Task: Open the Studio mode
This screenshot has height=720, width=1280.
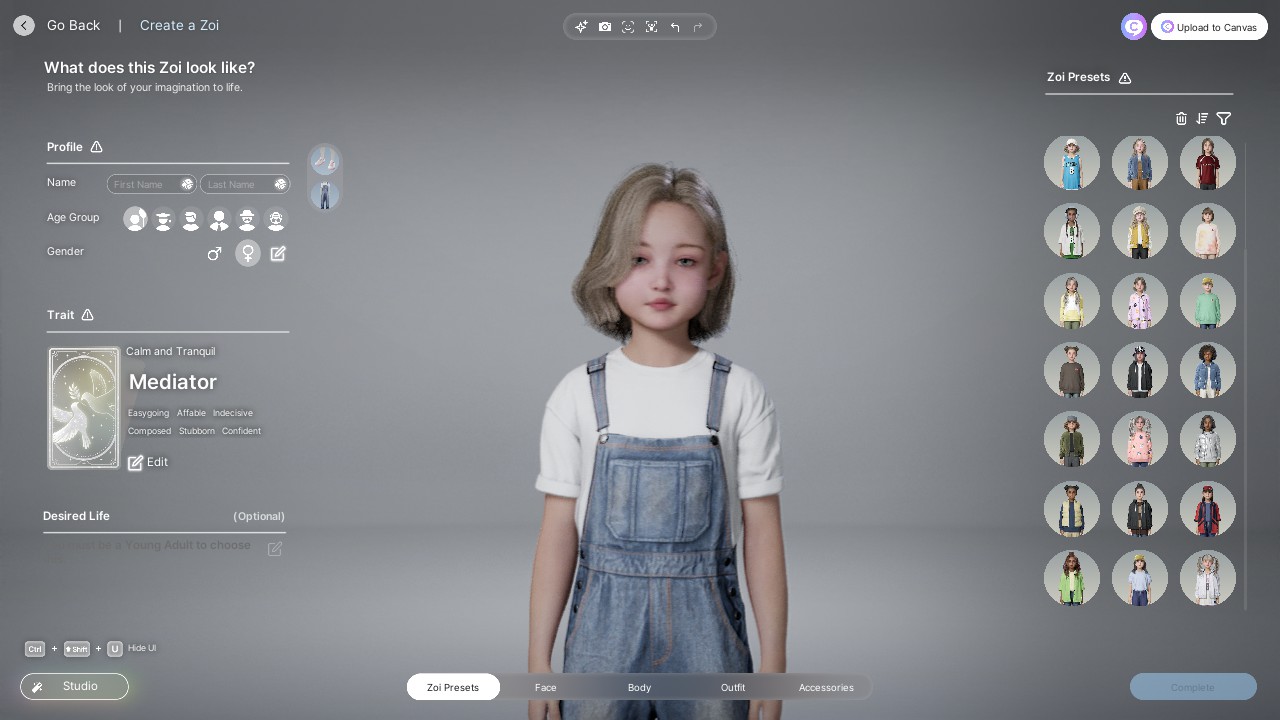Action: 74,686
